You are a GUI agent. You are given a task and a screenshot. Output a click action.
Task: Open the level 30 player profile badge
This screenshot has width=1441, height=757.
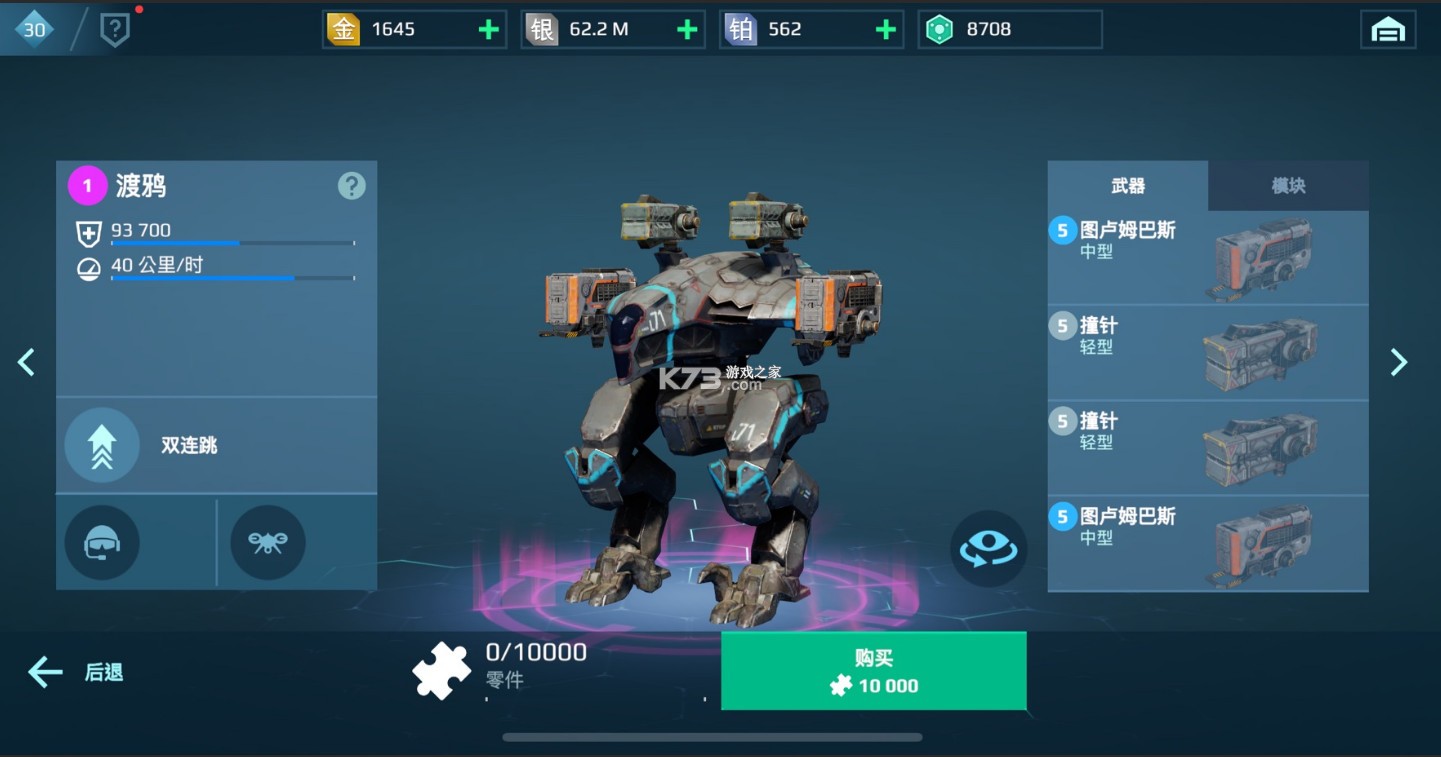[x=35, y=30]
